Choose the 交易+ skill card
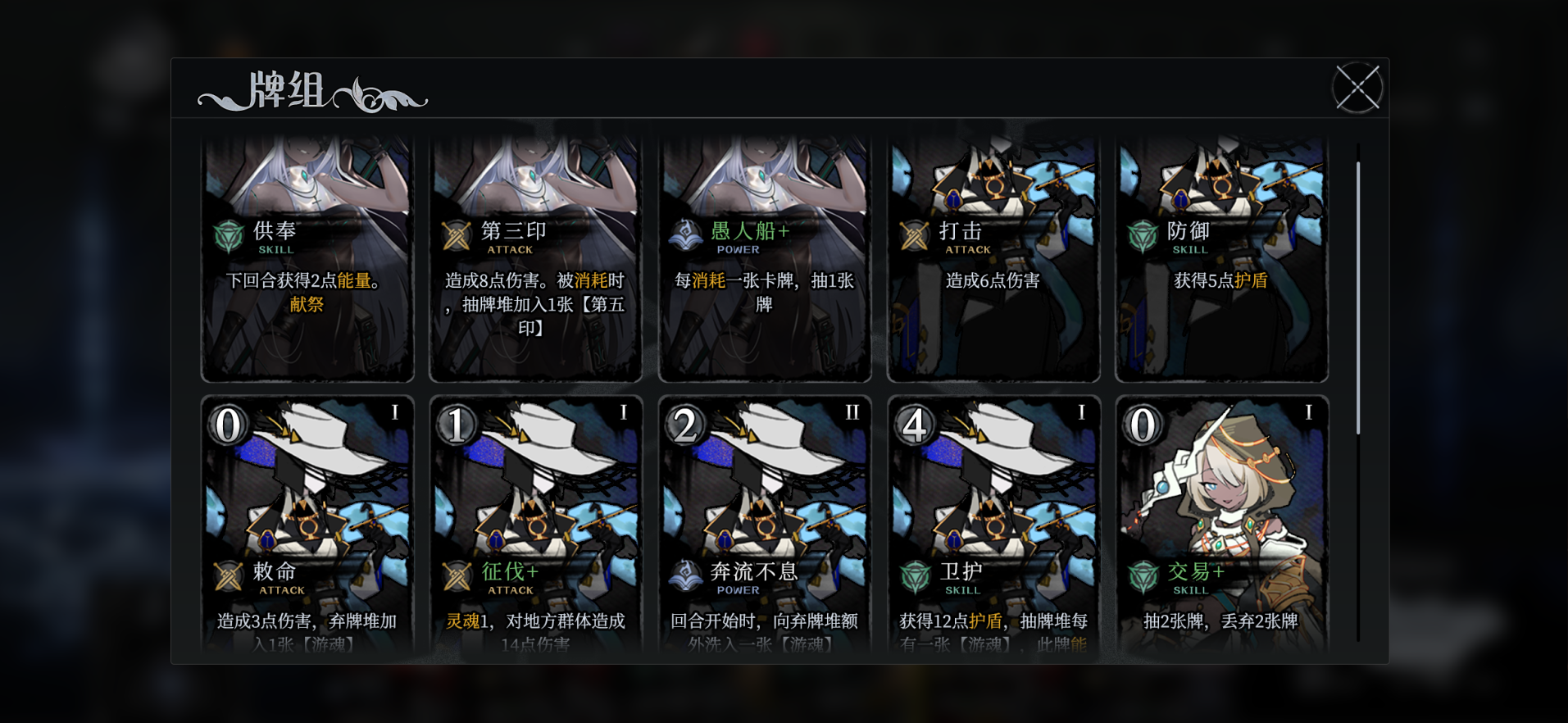Image resolution: width=1568 pixels, height=723 pixels. click(x=1221, y=525)
